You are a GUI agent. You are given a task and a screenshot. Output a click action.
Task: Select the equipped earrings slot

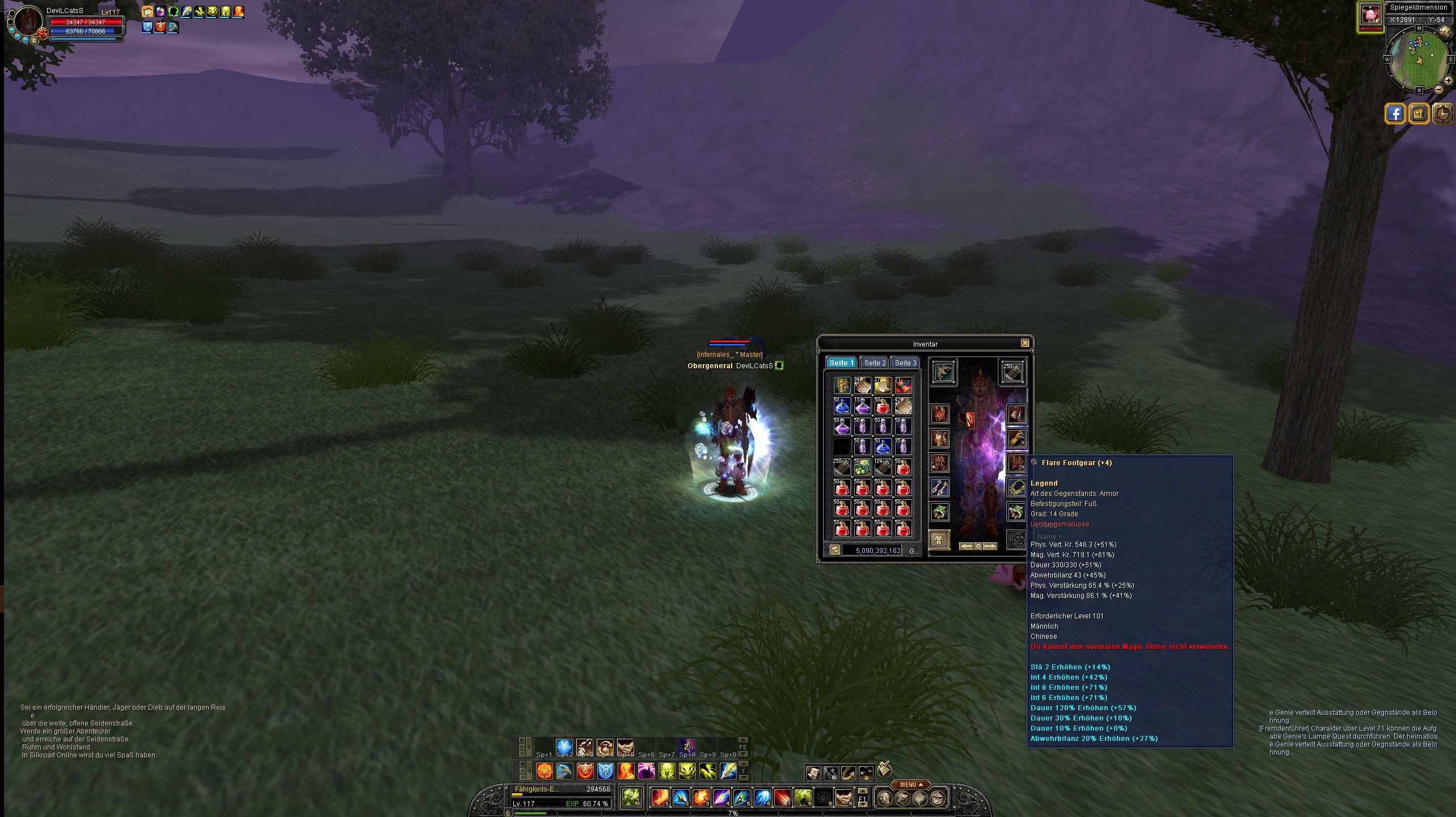click(940, 487)
